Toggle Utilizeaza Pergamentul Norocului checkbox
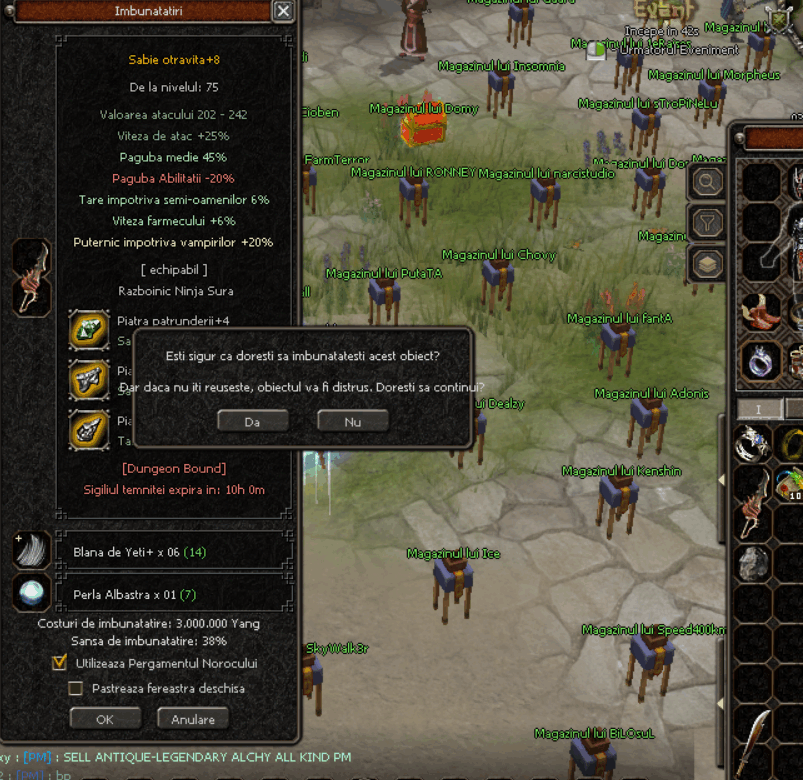This screenshot has height=780, width=803. point(60,663)
